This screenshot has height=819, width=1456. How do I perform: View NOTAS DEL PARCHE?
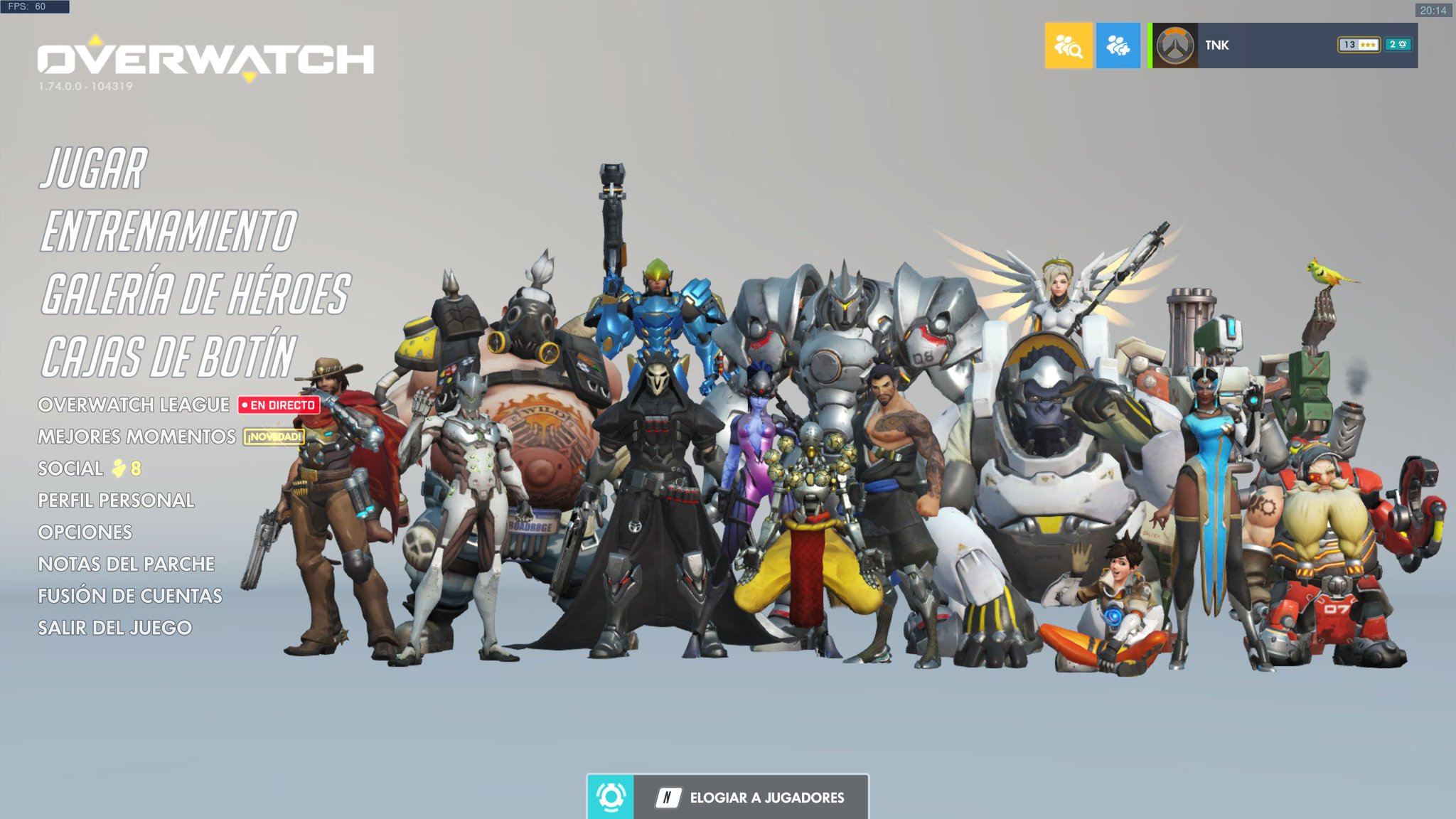(x=128, y=564)
